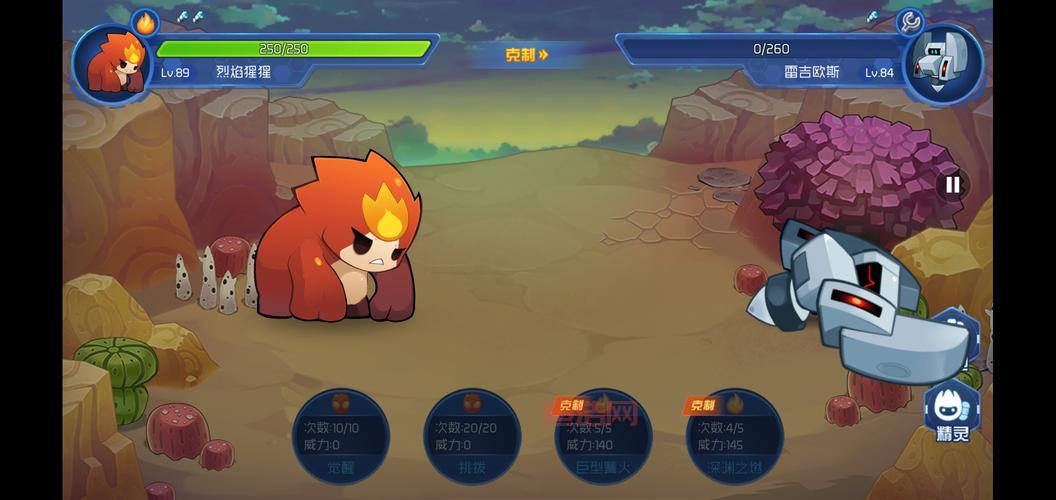Tap the 克制 type advantage indicator
Screen dimensions: 1056x500
pyautogui.click(x=527, y=55)
